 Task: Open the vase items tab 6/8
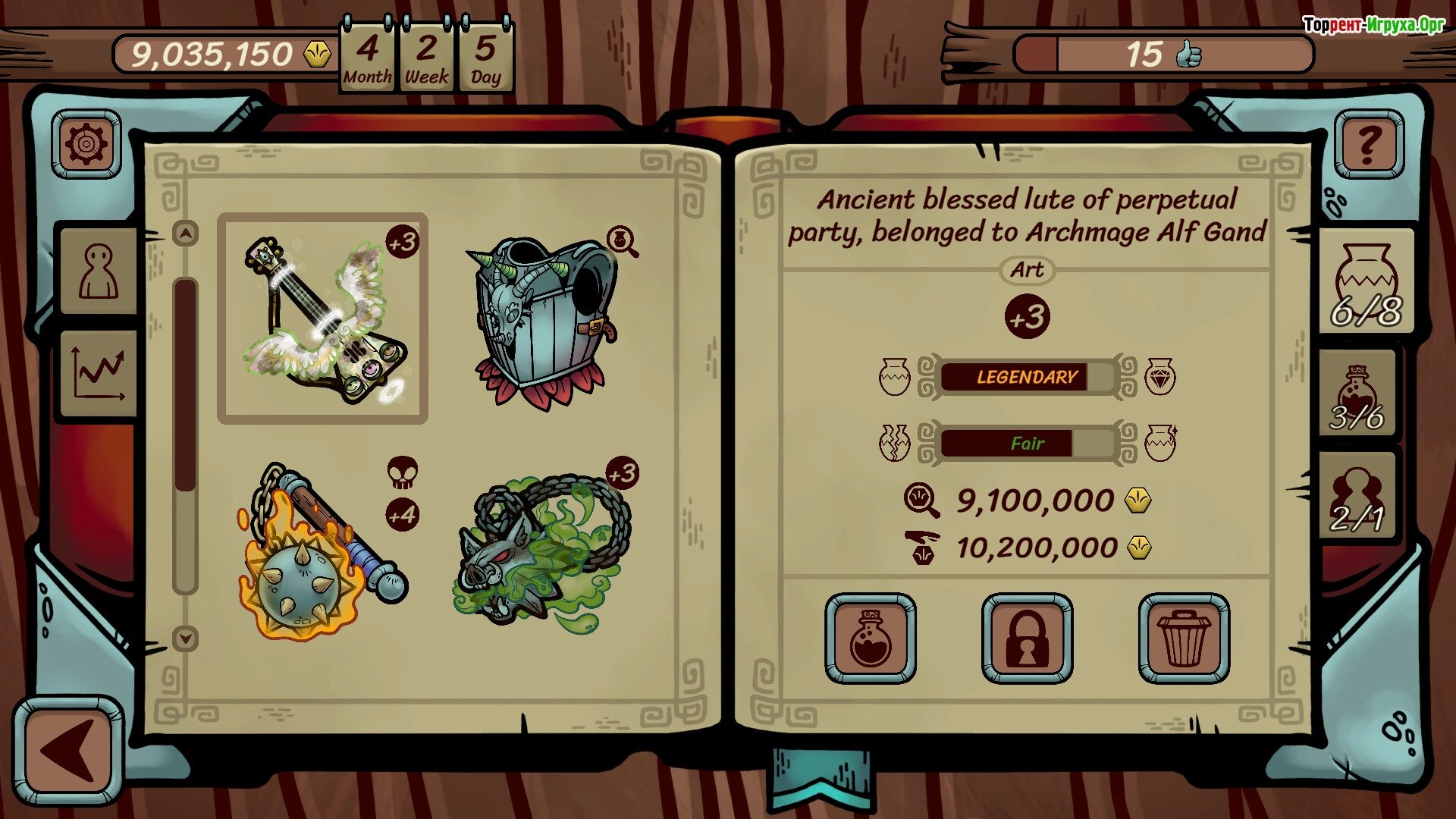pyautogui.click(x=1367, y=282)
